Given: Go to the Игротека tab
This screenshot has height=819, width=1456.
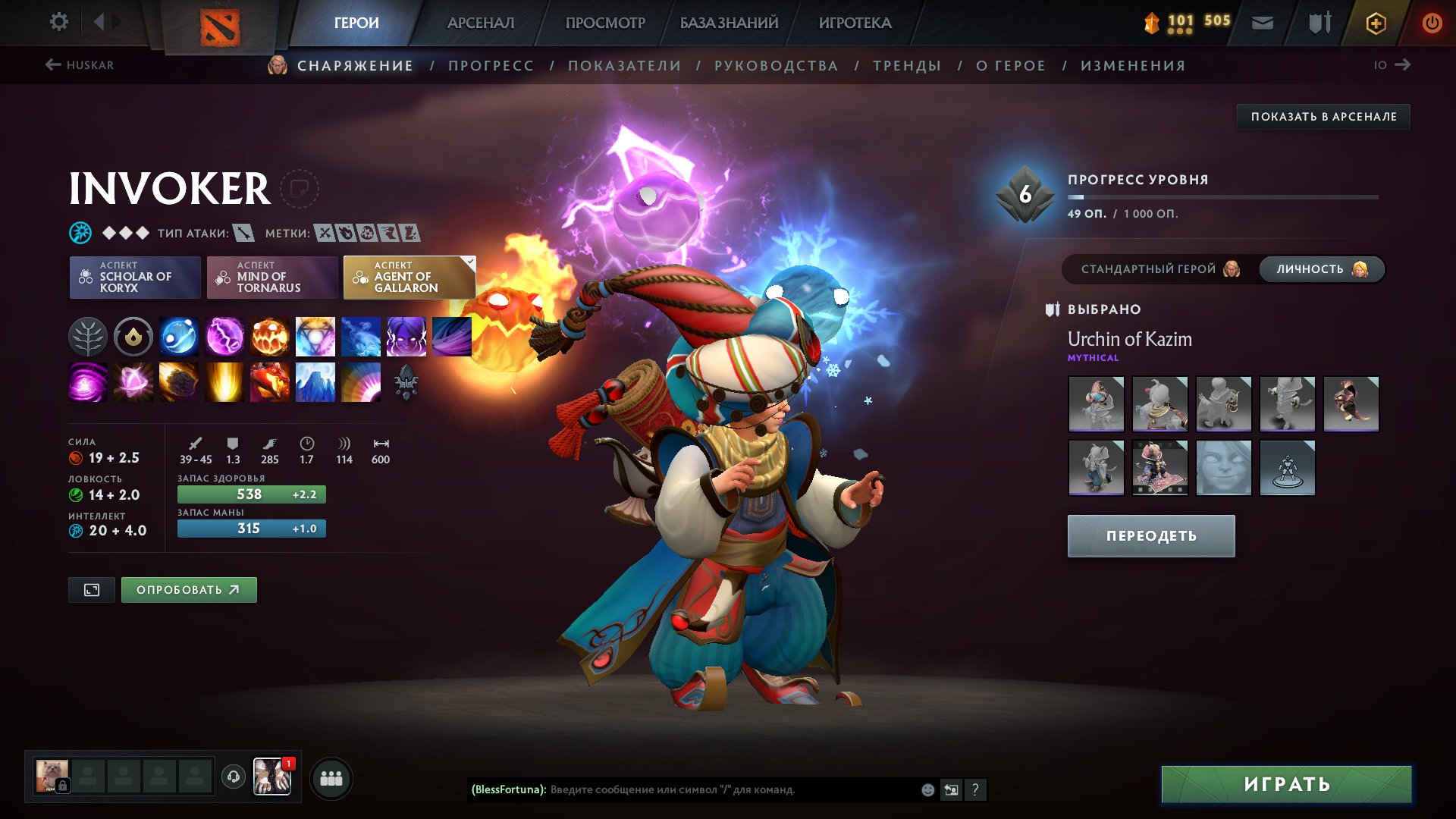Looking at the screenshot, I should [855, 23].
